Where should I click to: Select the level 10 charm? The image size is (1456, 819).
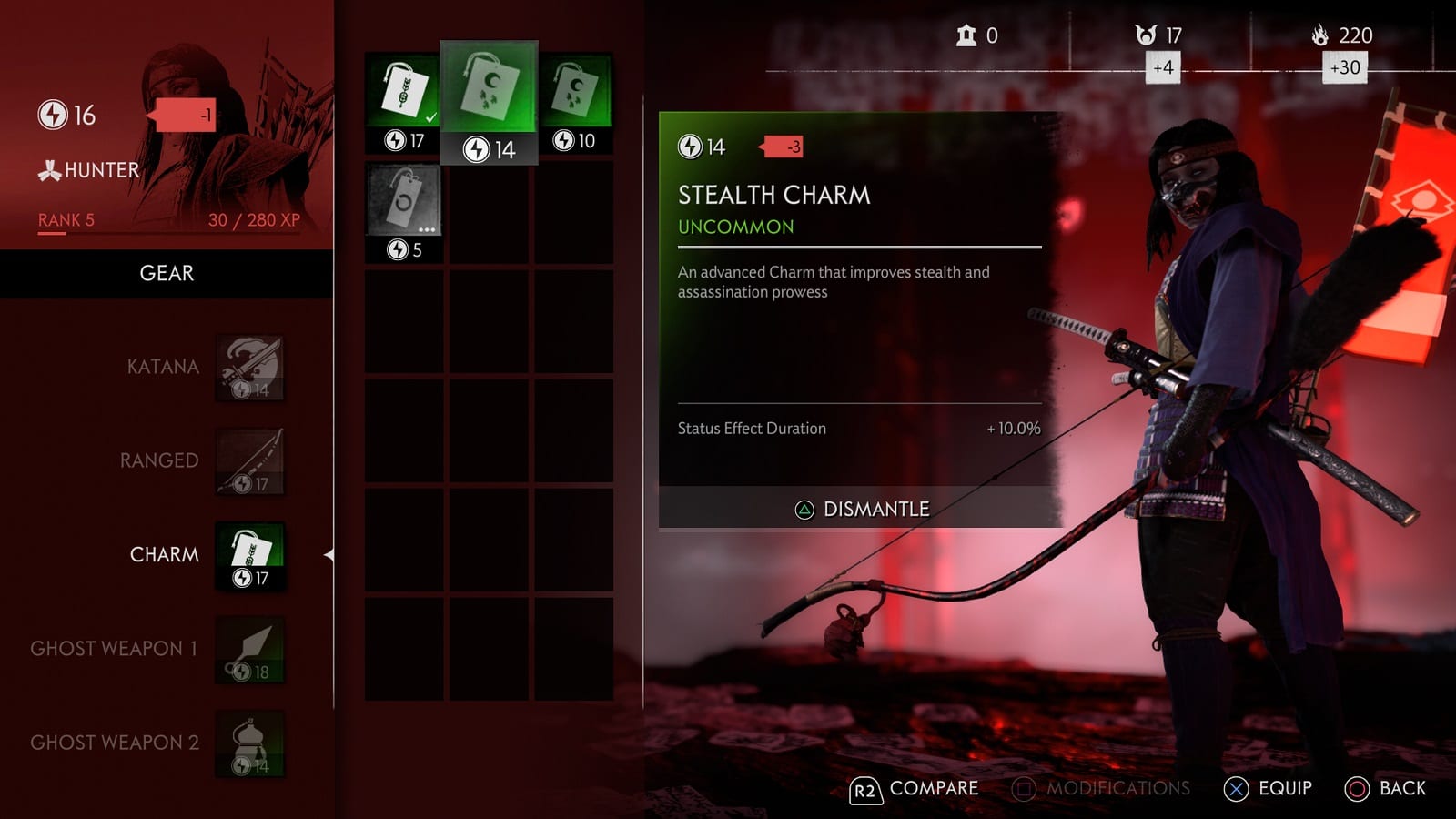(x=573, y=102)
